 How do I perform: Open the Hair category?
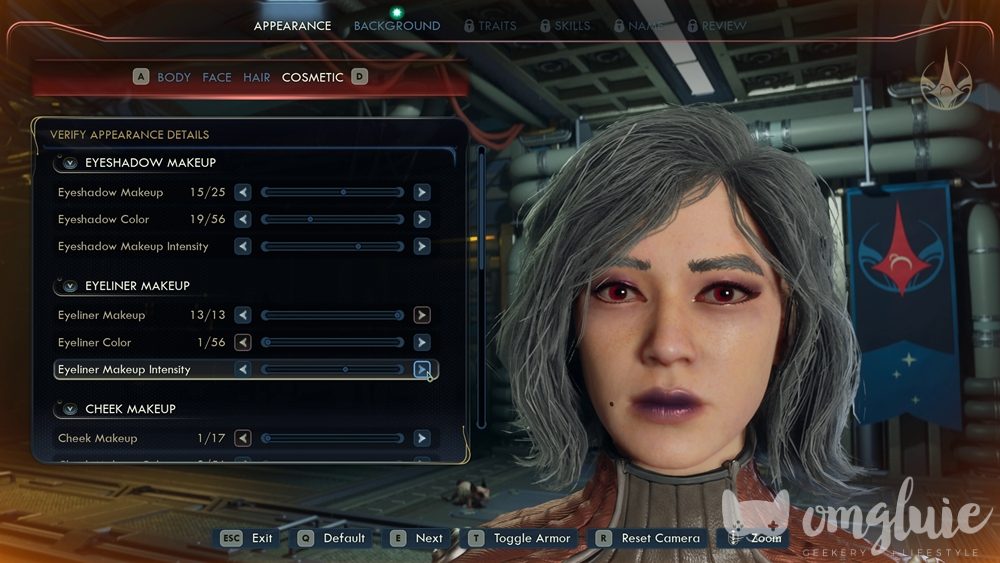[257, 77]
